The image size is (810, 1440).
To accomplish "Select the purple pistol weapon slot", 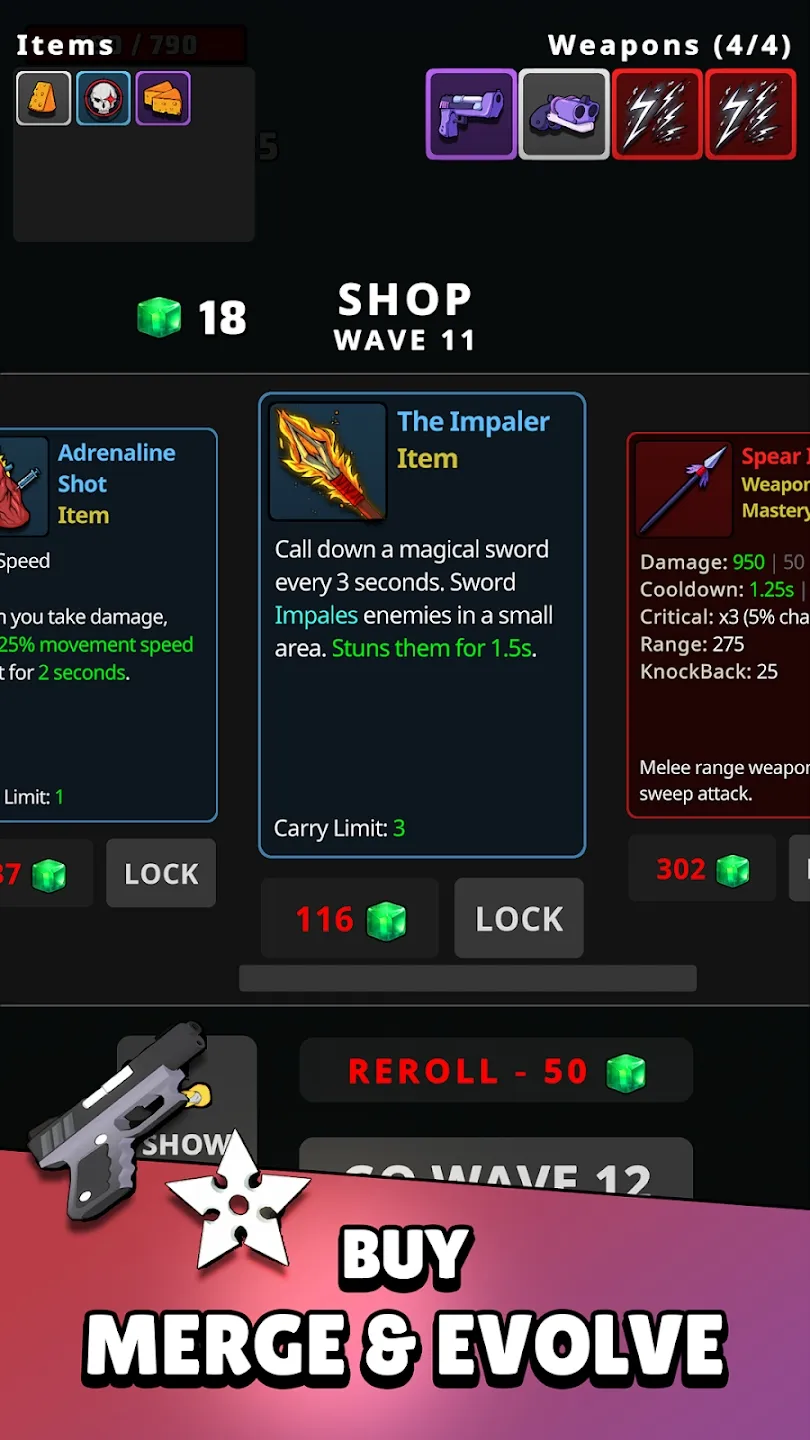I will [x=471, y=114].
